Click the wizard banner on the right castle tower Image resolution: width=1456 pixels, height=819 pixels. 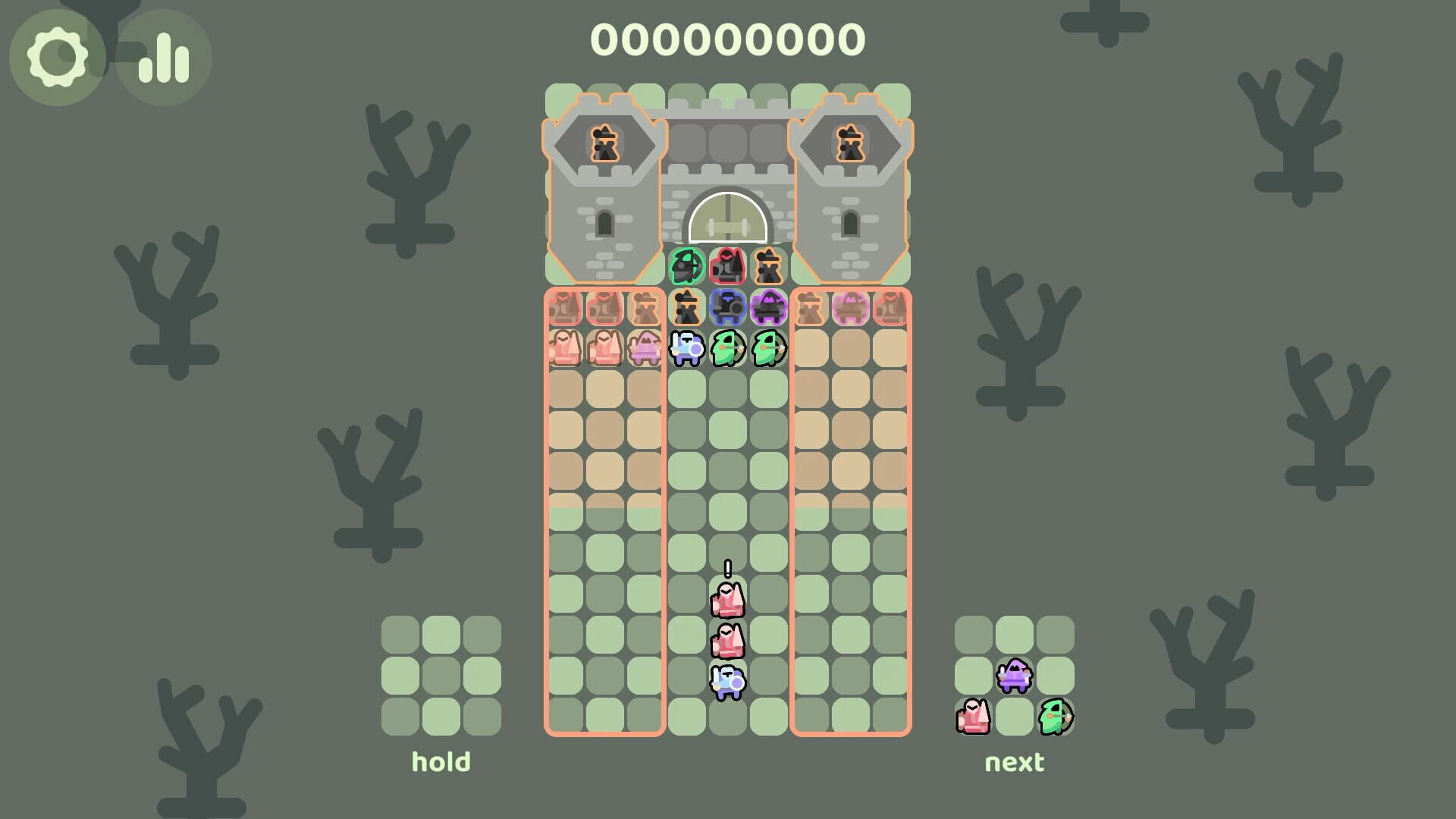[x=850, y=143]
